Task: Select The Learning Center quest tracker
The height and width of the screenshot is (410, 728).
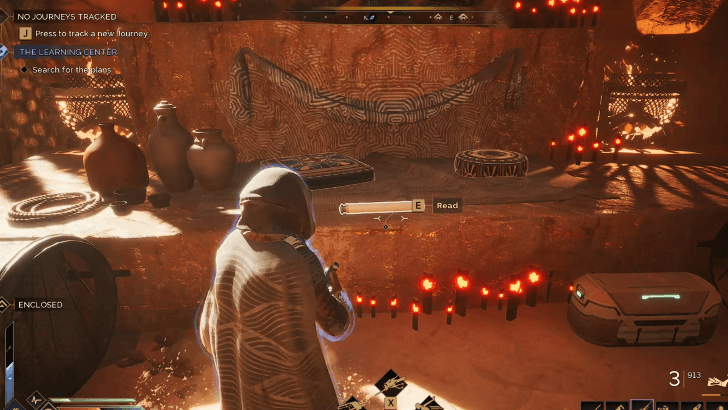Action: tap(66, 51)
